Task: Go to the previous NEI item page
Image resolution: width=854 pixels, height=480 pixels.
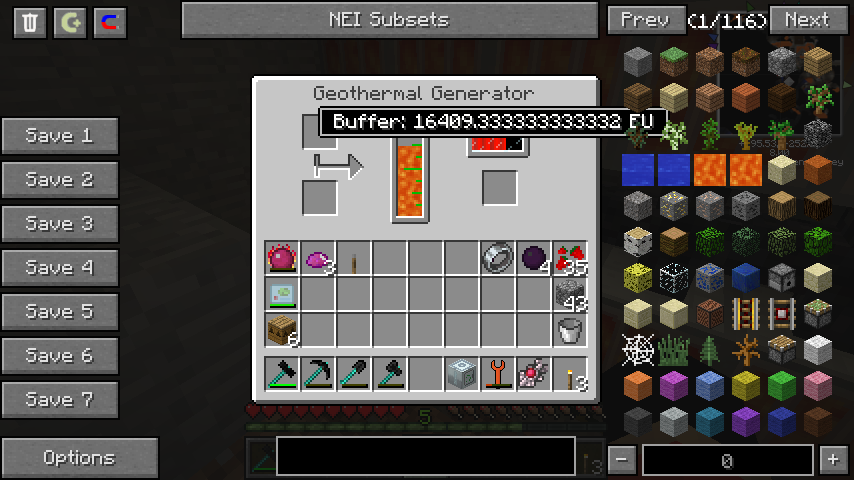Action: tap(645, 20)
